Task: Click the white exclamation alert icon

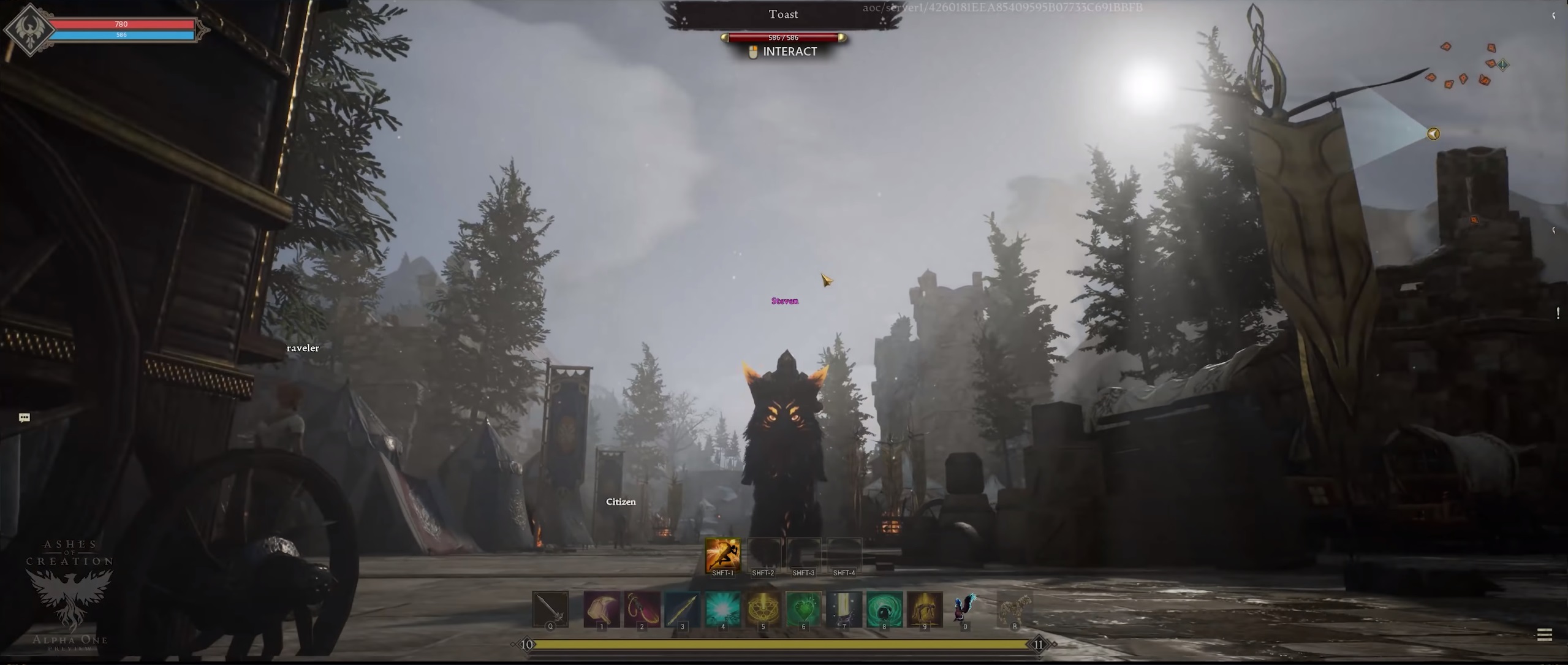Action: [1558, 313]
